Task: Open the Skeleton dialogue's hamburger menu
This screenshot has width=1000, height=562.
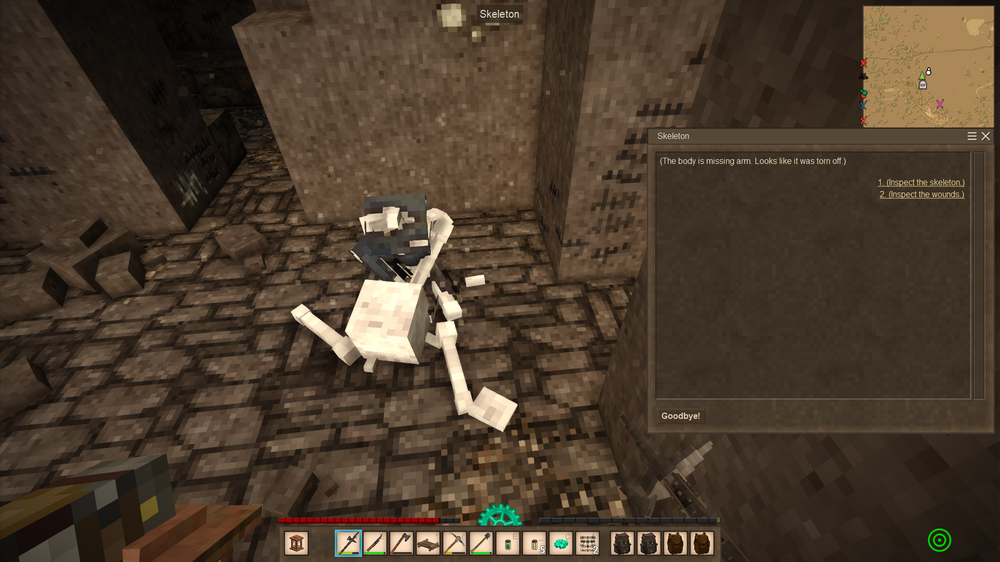Action: click(972, 136)
